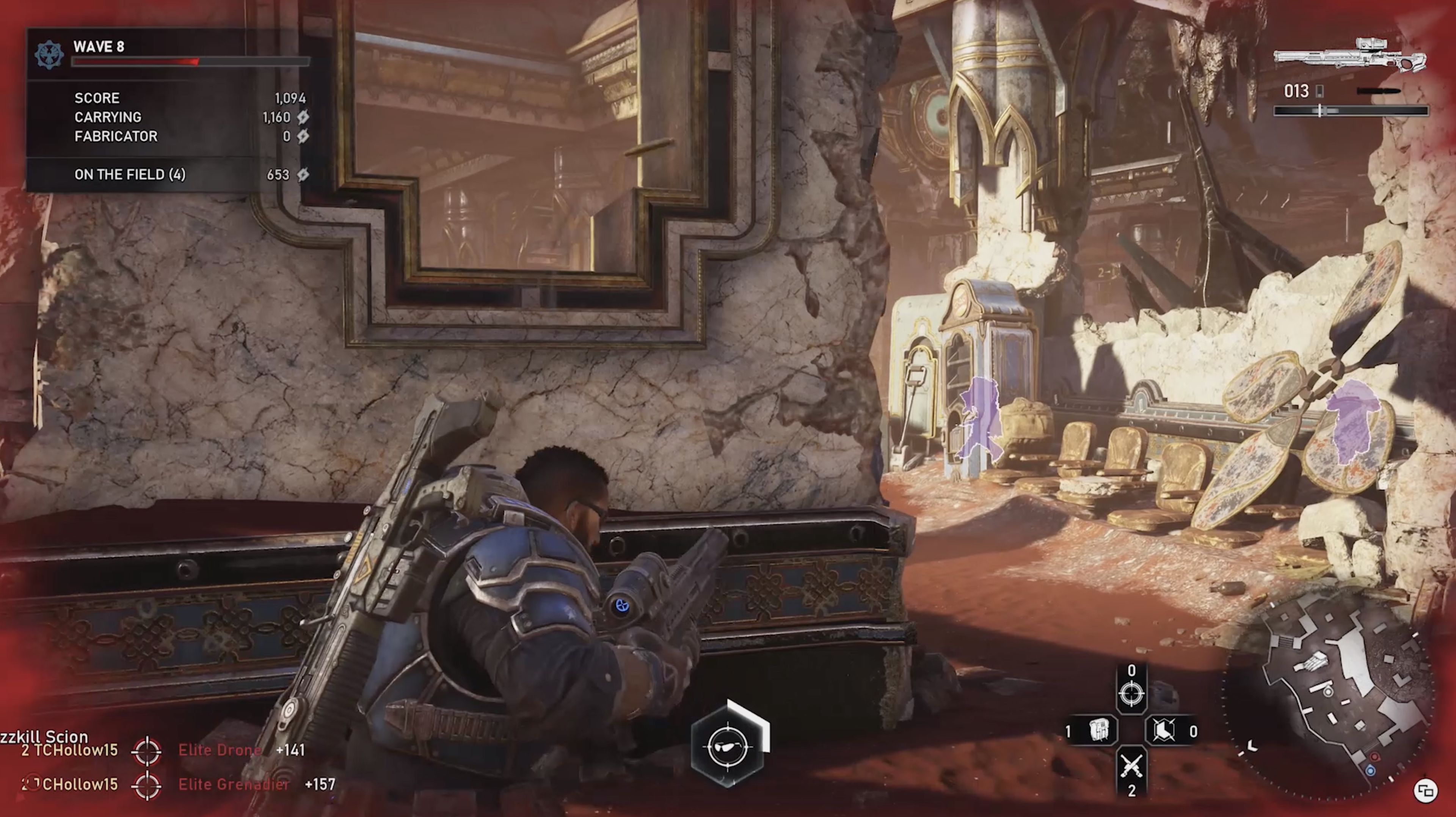Click the Elite Drone kill feed entry

point(220,751)
